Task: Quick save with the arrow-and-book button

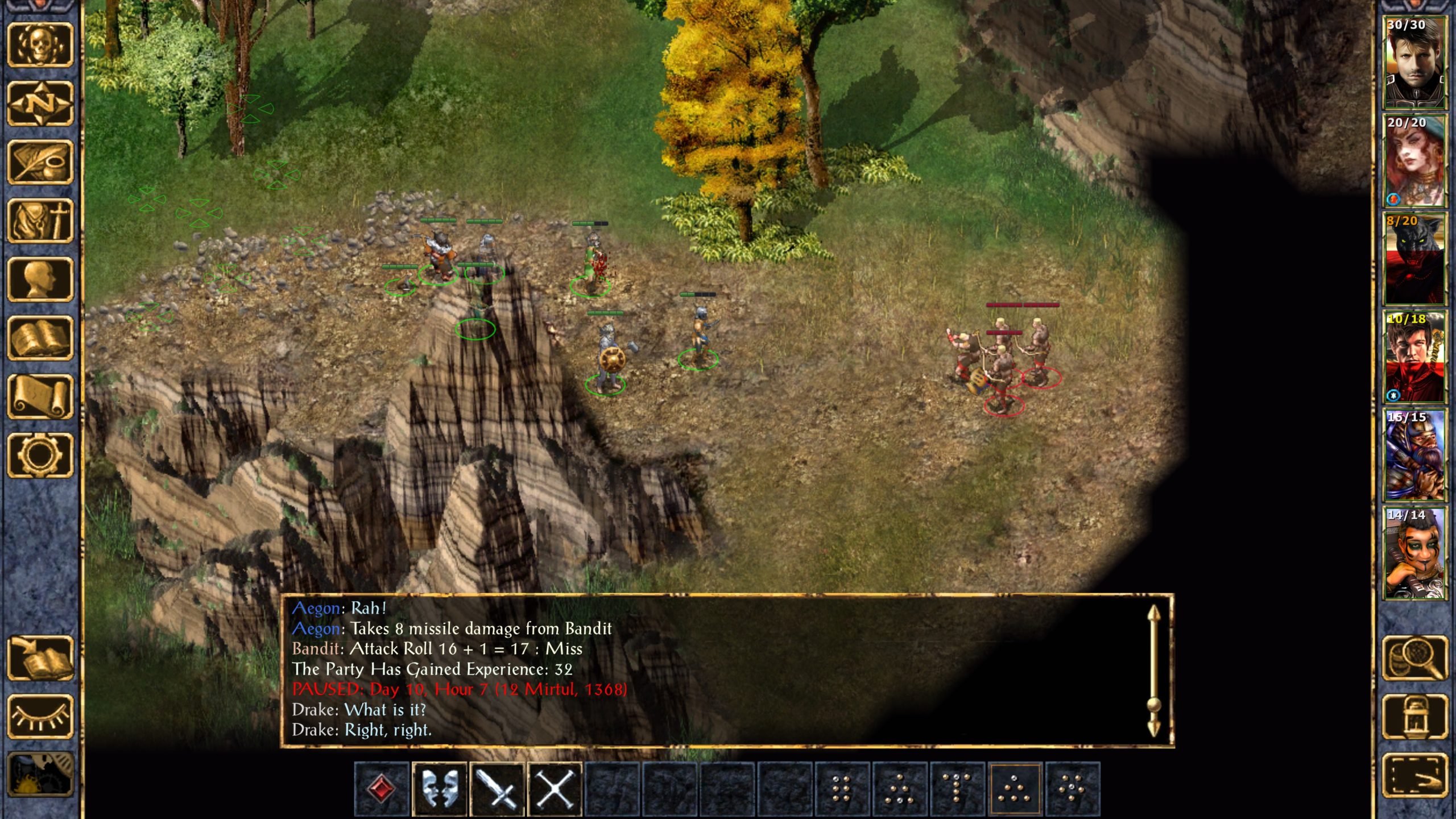Action: [x=40, y=658]
